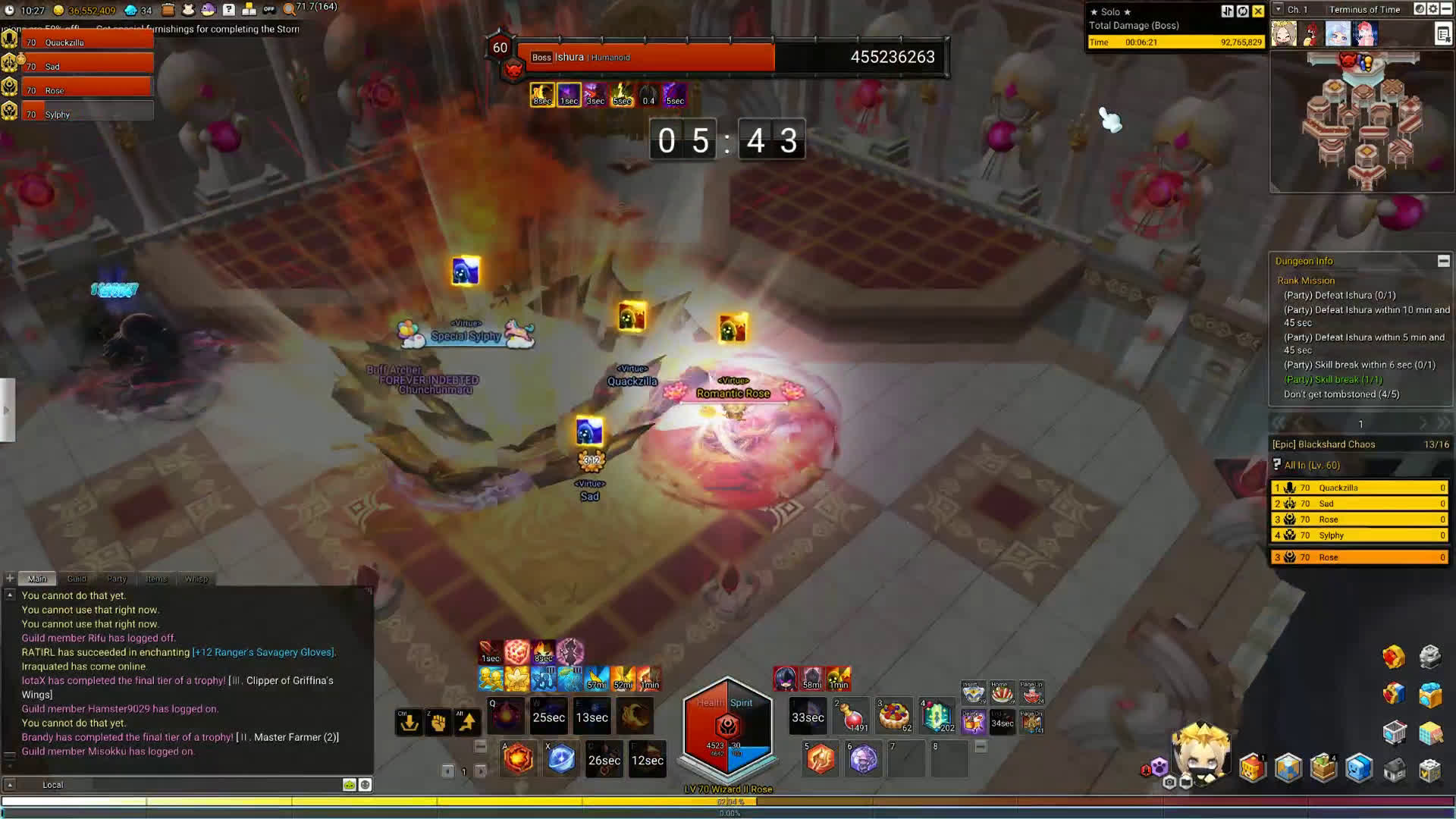
Task: Select the yellow fist icon on Z
Action: click(438, 723)
